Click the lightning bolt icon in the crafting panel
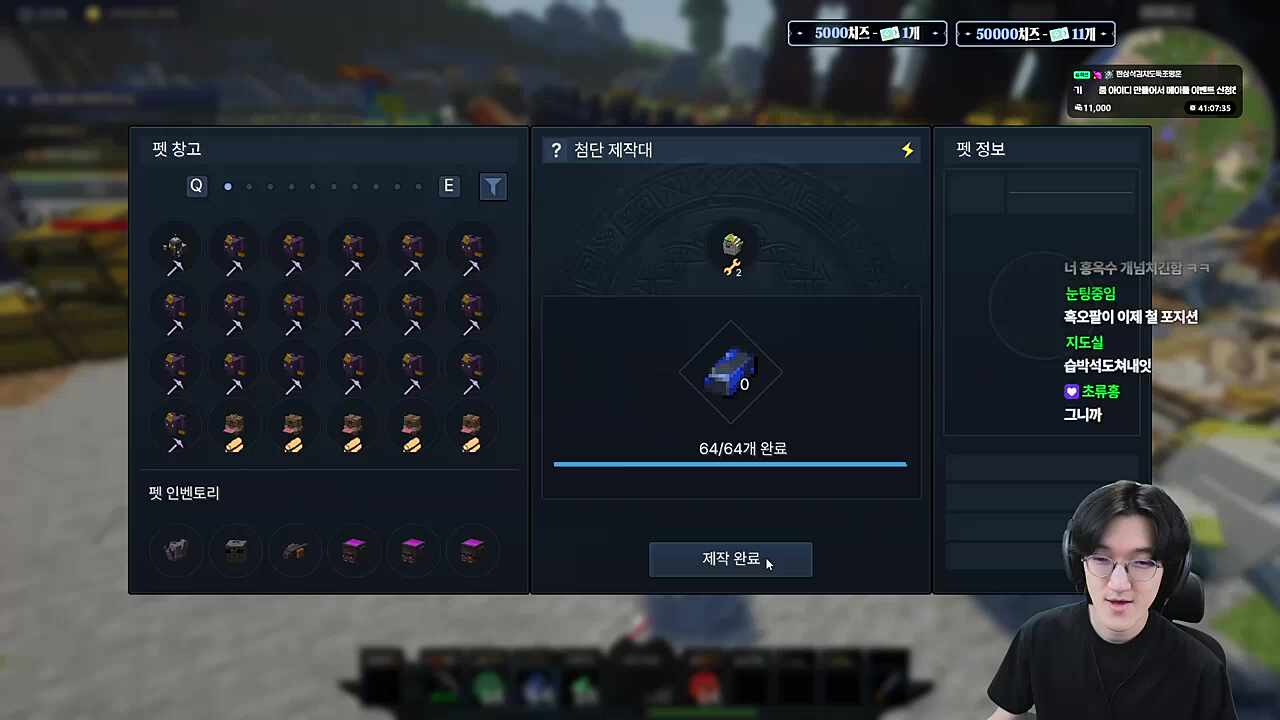The height and width of the screenshot is (720, 1280). coord(906,150)
